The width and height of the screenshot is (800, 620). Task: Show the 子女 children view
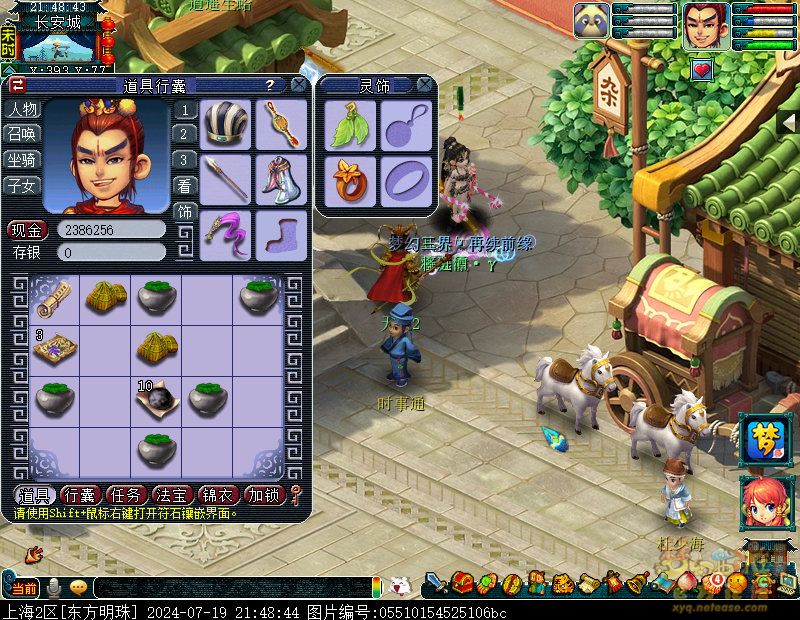point(22,185)
